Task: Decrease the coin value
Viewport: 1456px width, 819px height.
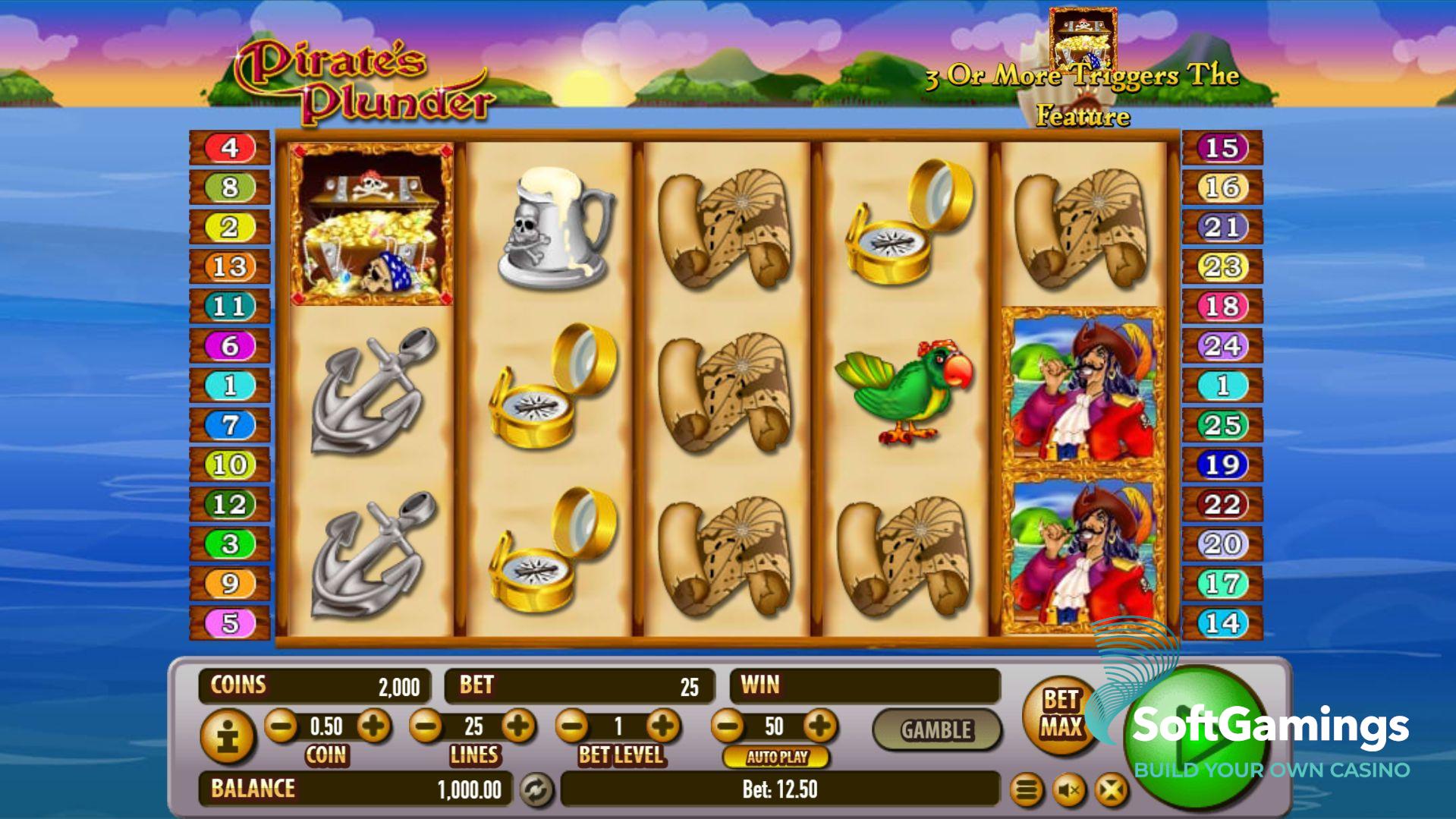Action: tap(281, 726)
